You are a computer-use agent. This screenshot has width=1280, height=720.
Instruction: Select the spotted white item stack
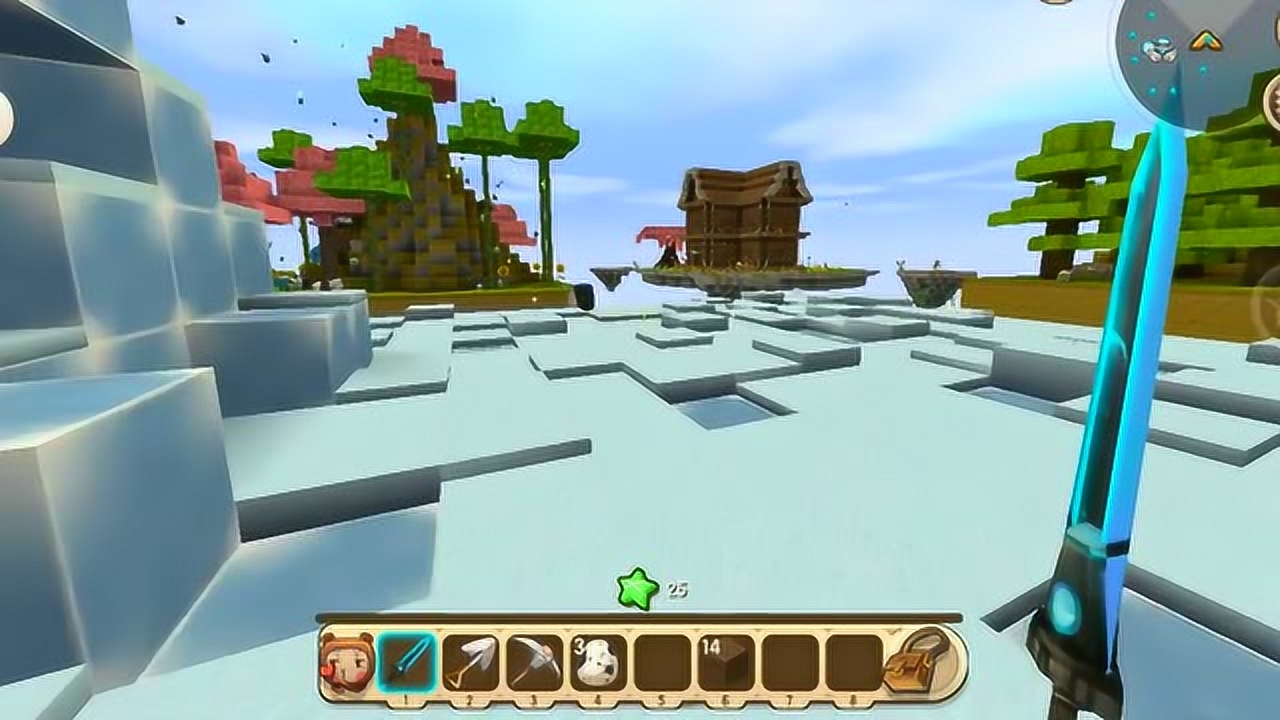599,662
